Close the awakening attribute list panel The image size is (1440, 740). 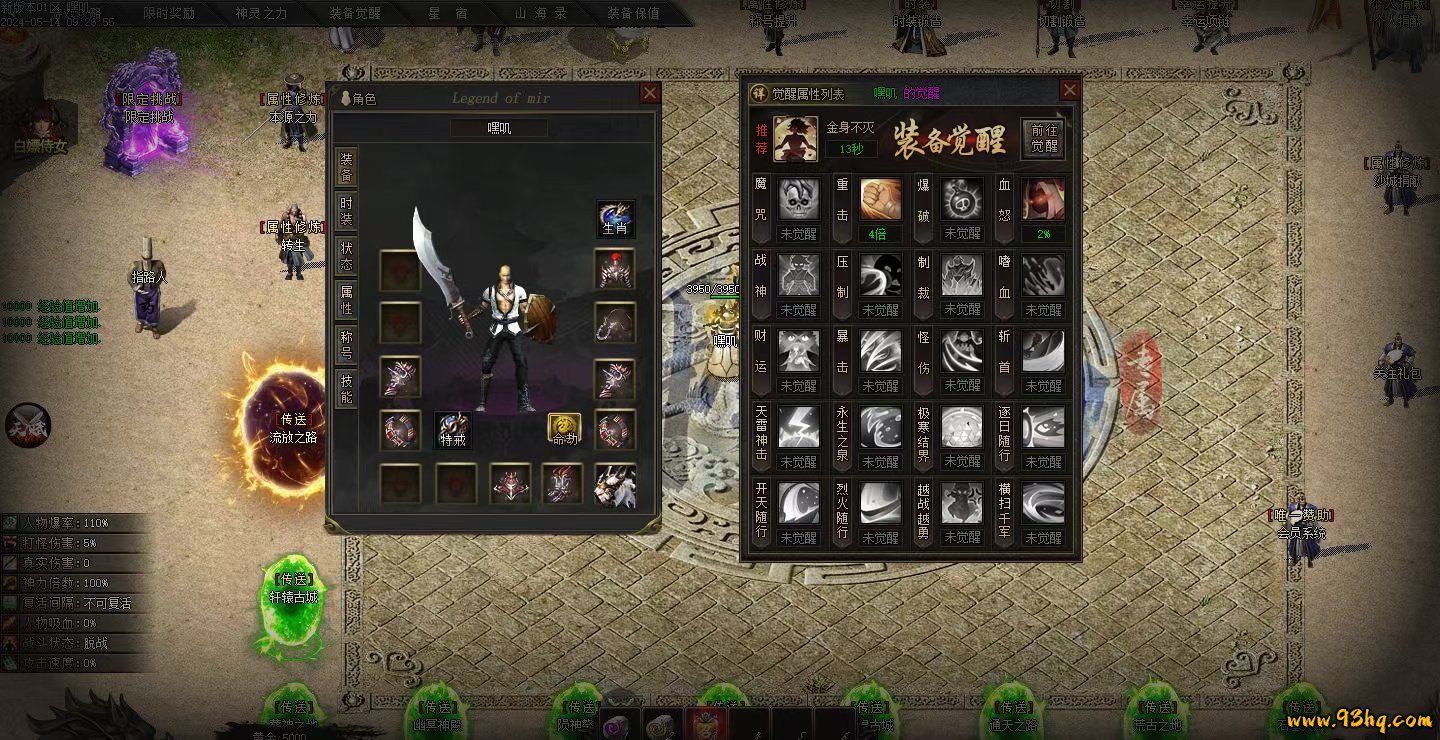click(x=1069, y=91)
